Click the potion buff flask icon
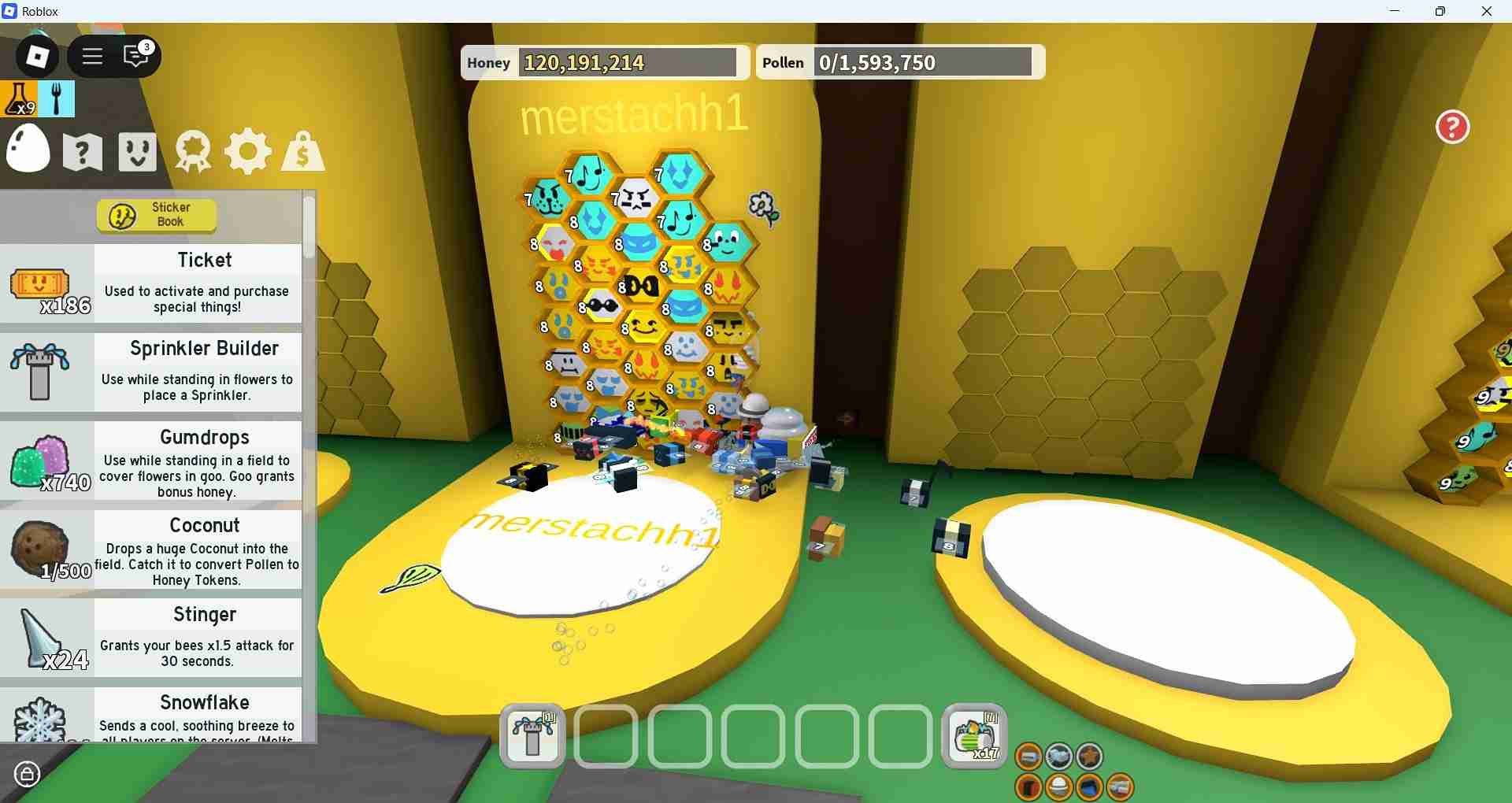This screenshot has width=1512, height=803. click(19, 98)
